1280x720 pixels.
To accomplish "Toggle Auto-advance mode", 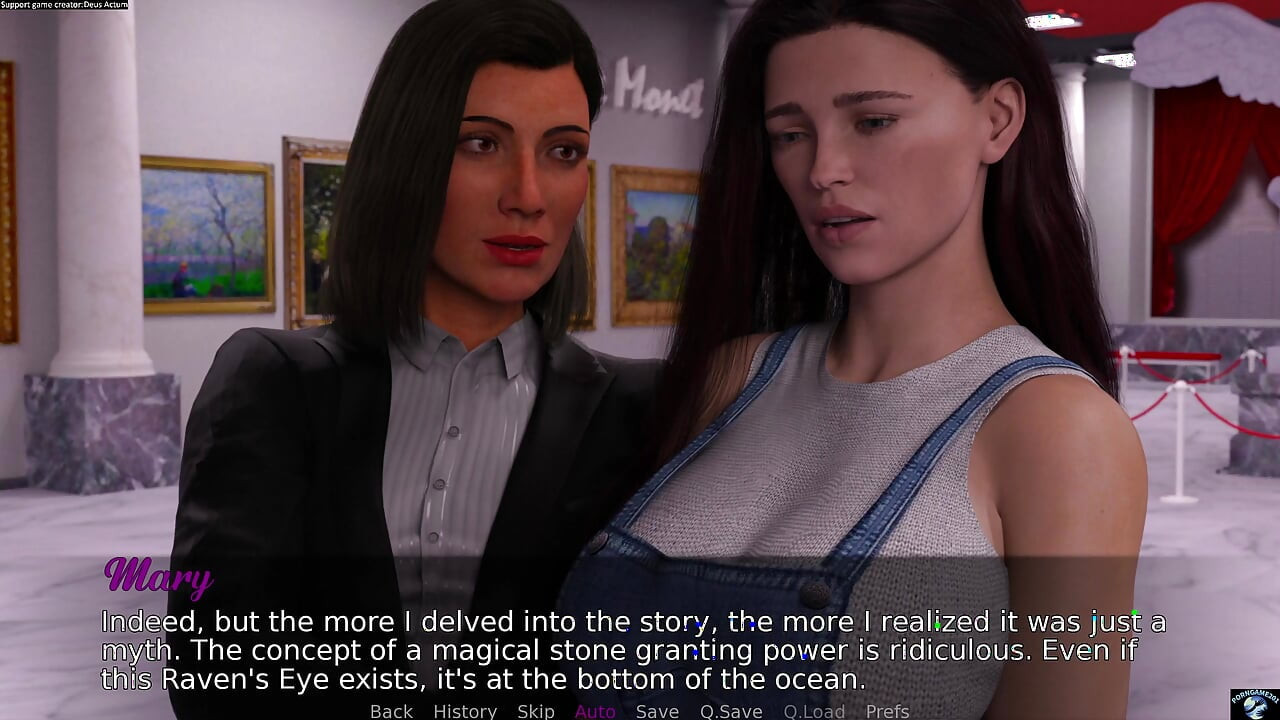I will pos(595,711).
